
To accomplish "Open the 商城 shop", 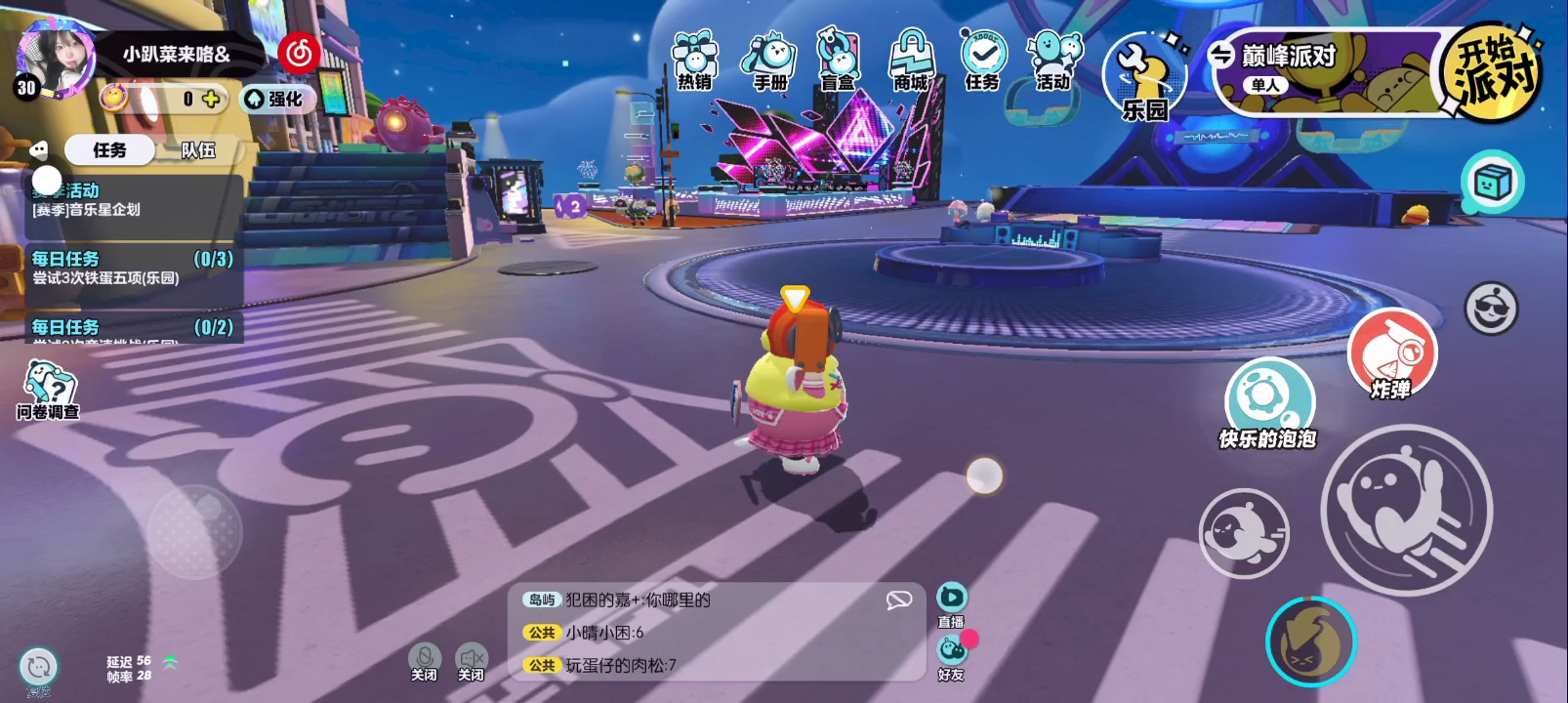I will [x=911, y=61].
